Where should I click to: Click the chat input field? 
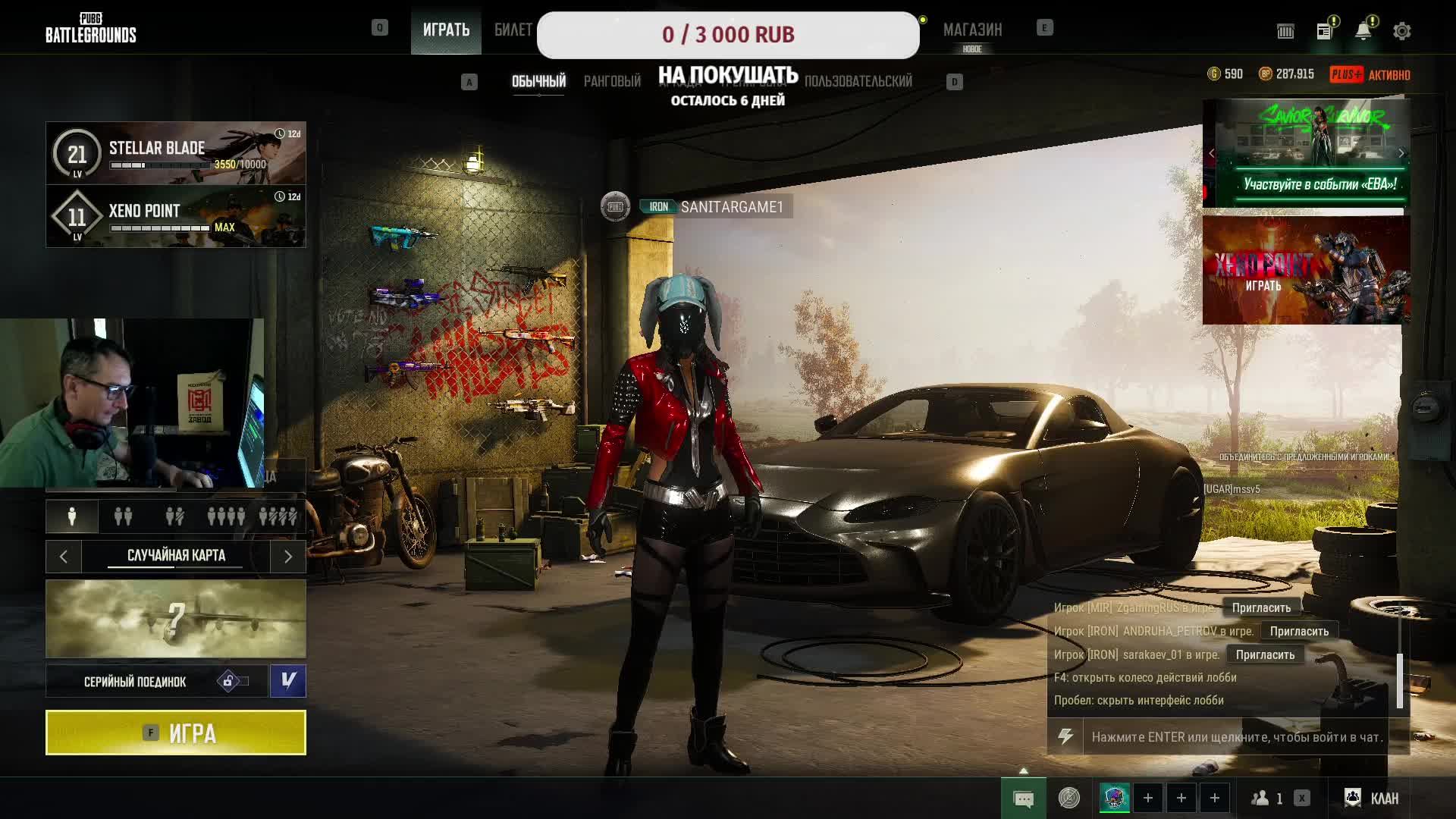pyautogui.click(x=1236, y=737)
